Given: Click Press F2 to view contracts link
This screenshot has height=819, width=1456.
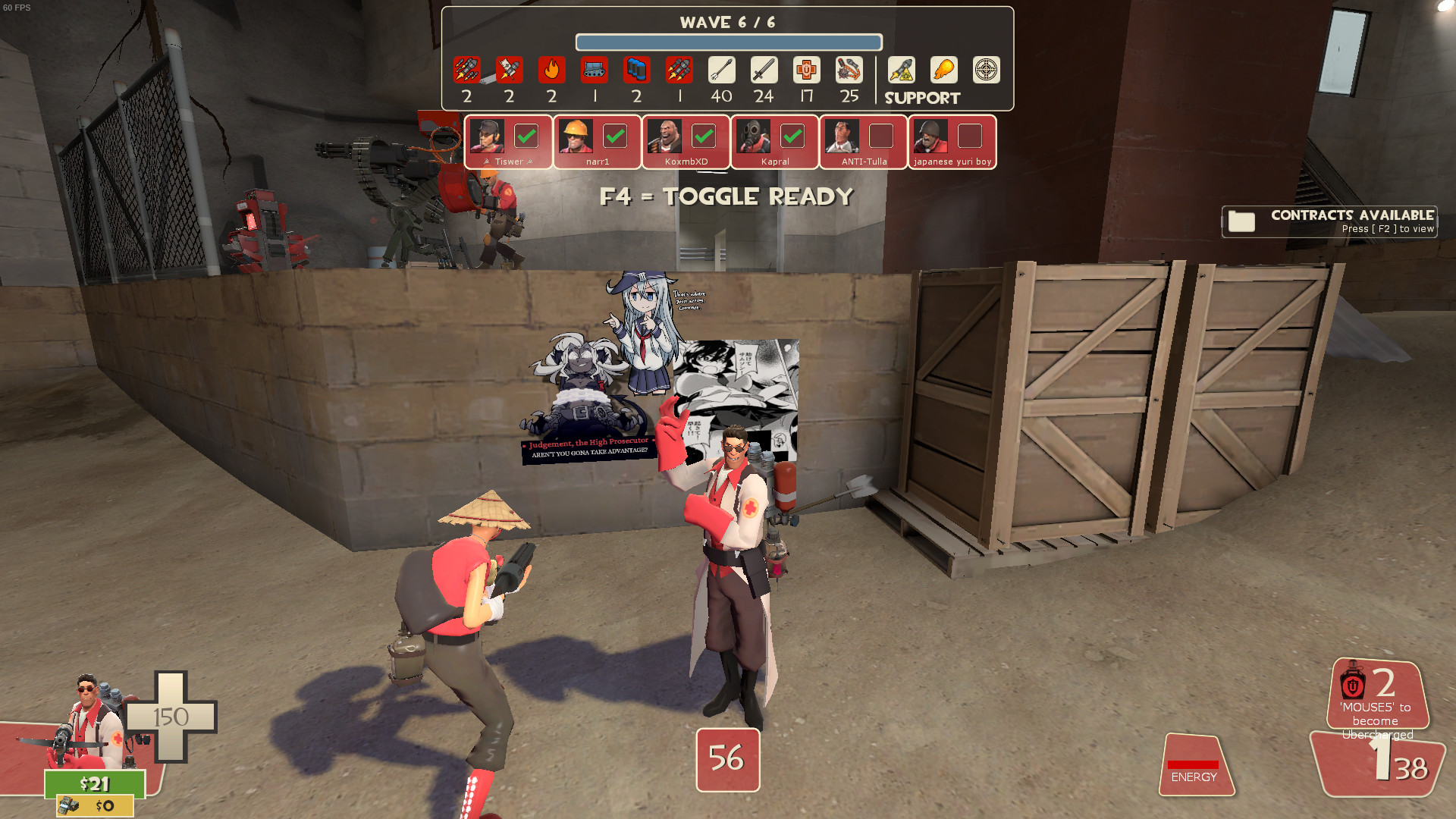Looking at the screenshot, I should coord(1392,228).
